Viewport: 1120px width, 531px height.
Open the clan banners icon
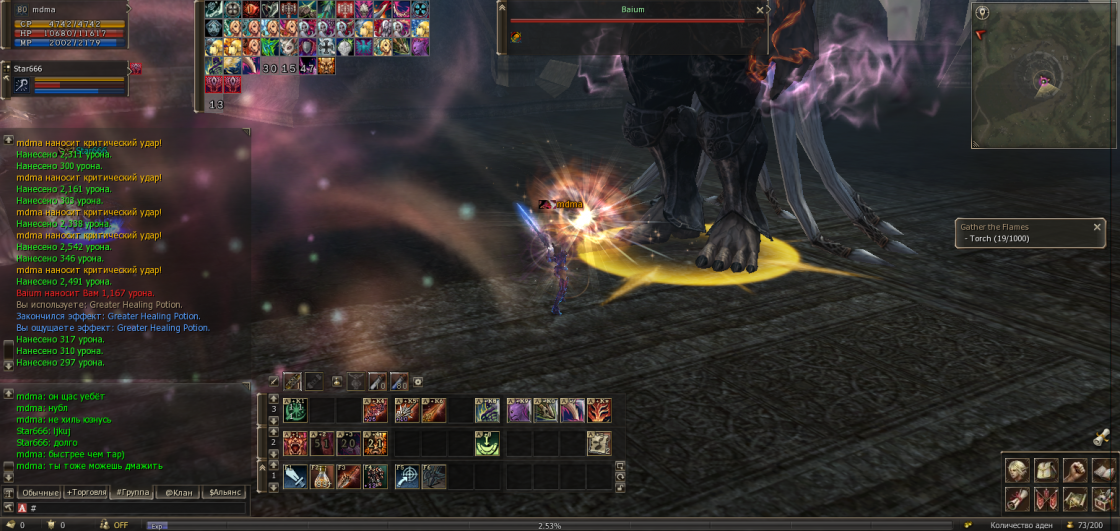pos(1046,498)
